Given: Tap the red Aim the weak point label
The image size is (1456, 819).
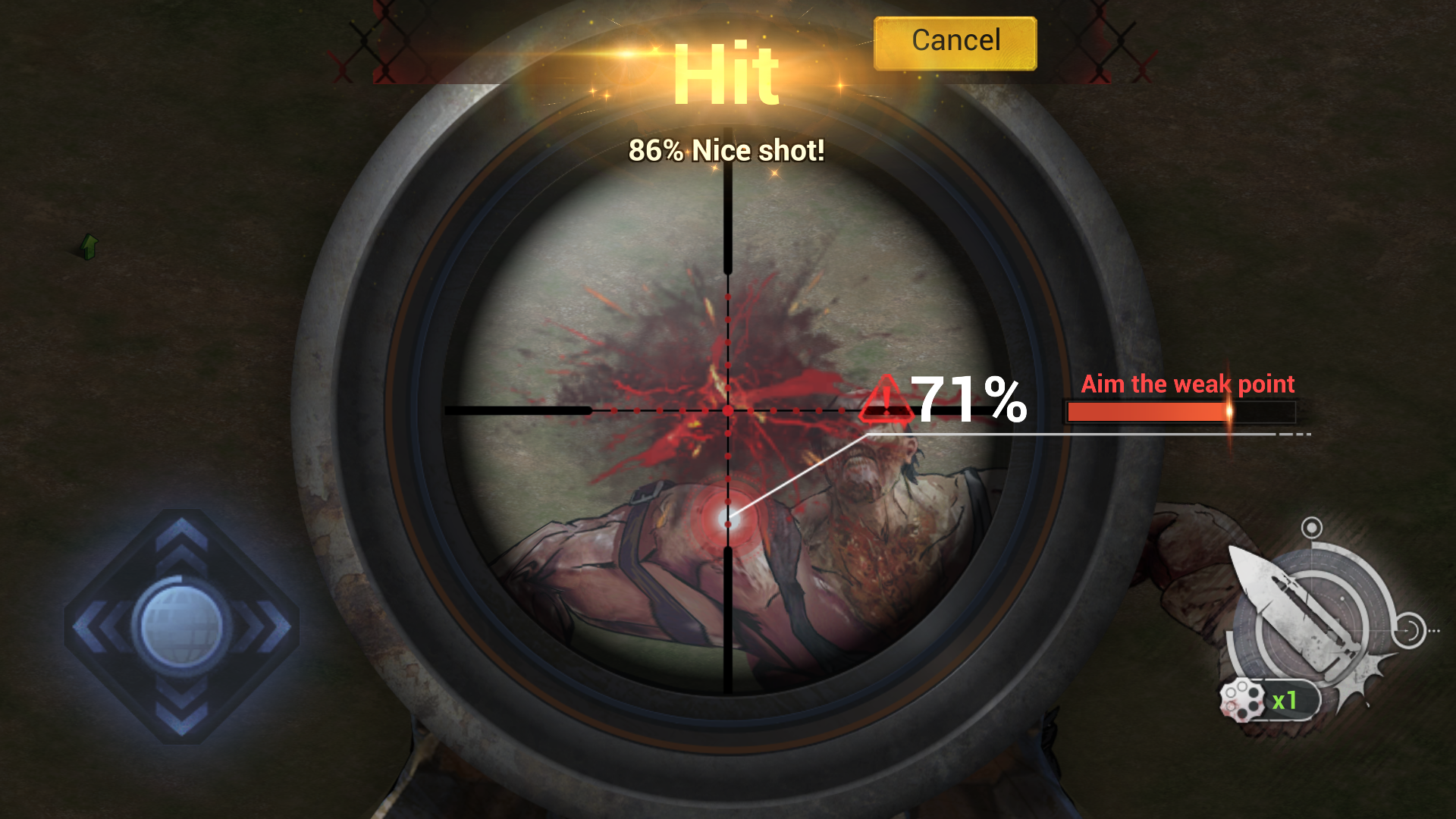Looking at the screenshot, I should pyautogui.click(x=1188, y=384).
